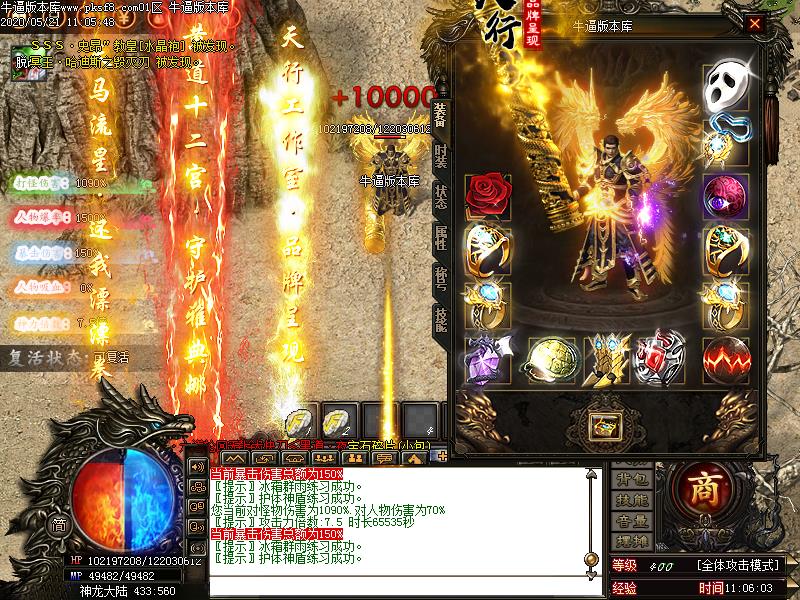Show the 属性 tab
Image resolution: width=800 pixels, height=600 pixels.
pos(441,237)
